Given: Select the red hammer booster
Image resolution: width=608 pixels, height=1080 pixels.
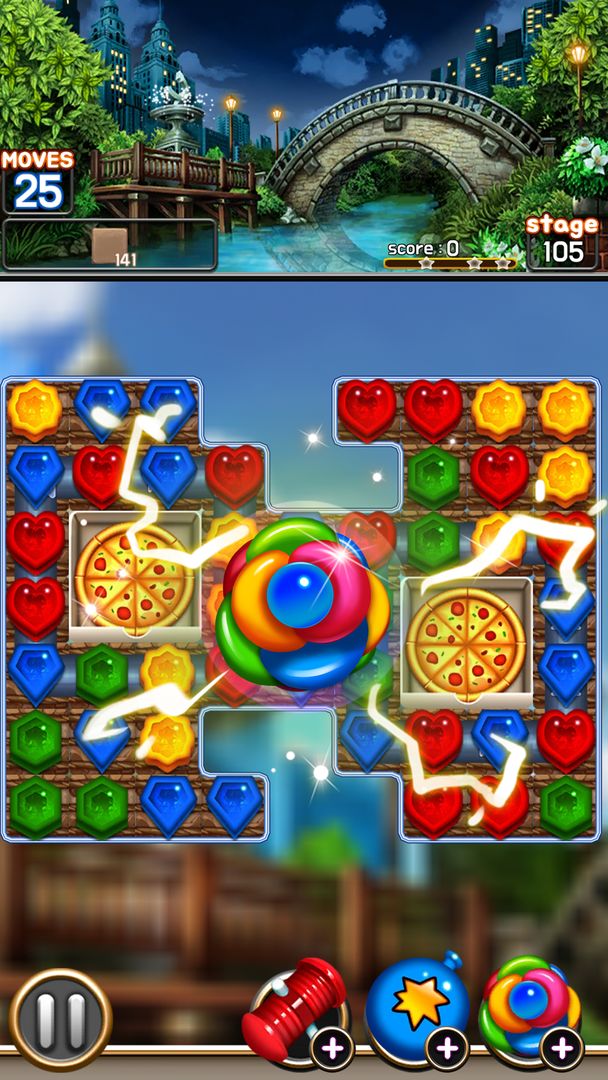Looking at the screenshot, I should (x=296, y=1011).
